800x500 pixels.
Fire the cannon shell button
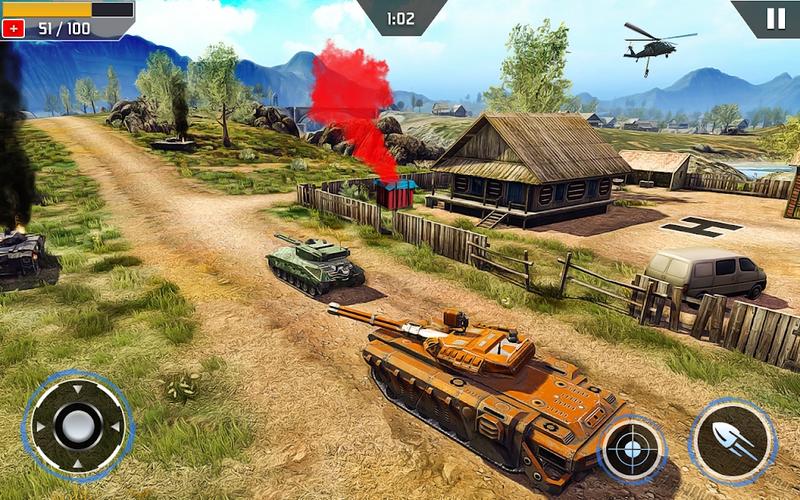coord(733,440)
